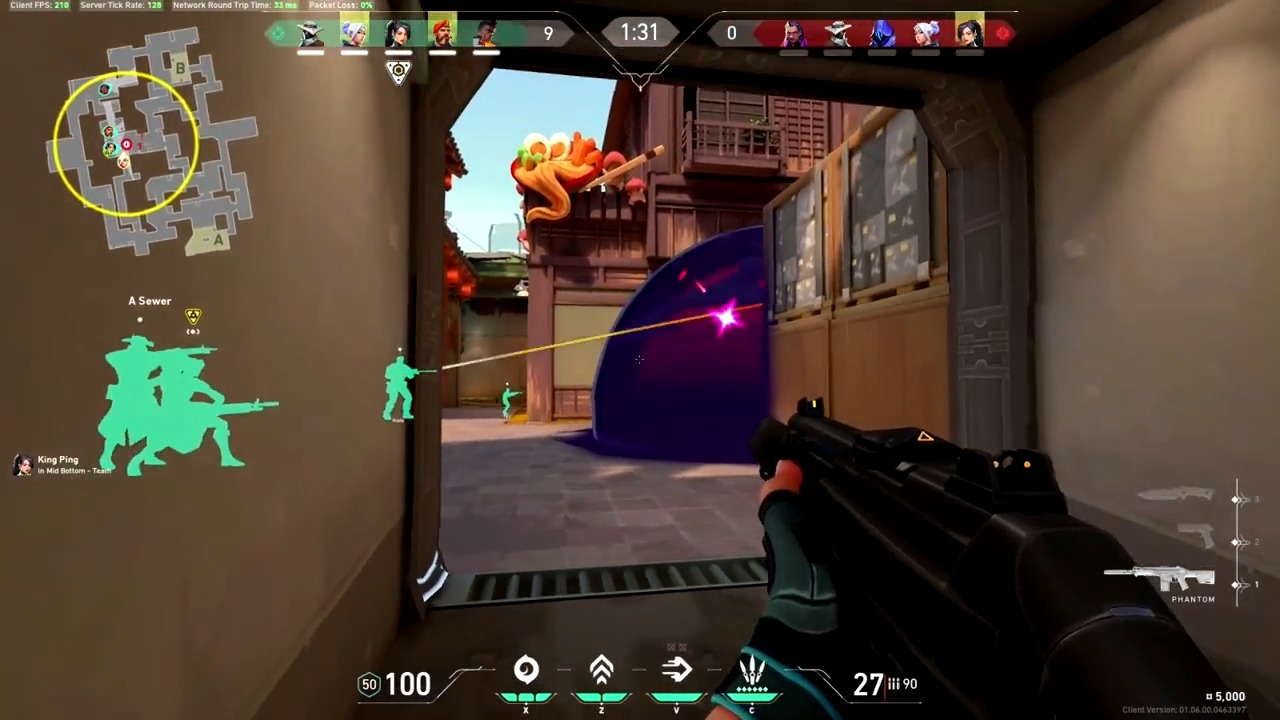Click the ally team score of 9

coord(548,32)
